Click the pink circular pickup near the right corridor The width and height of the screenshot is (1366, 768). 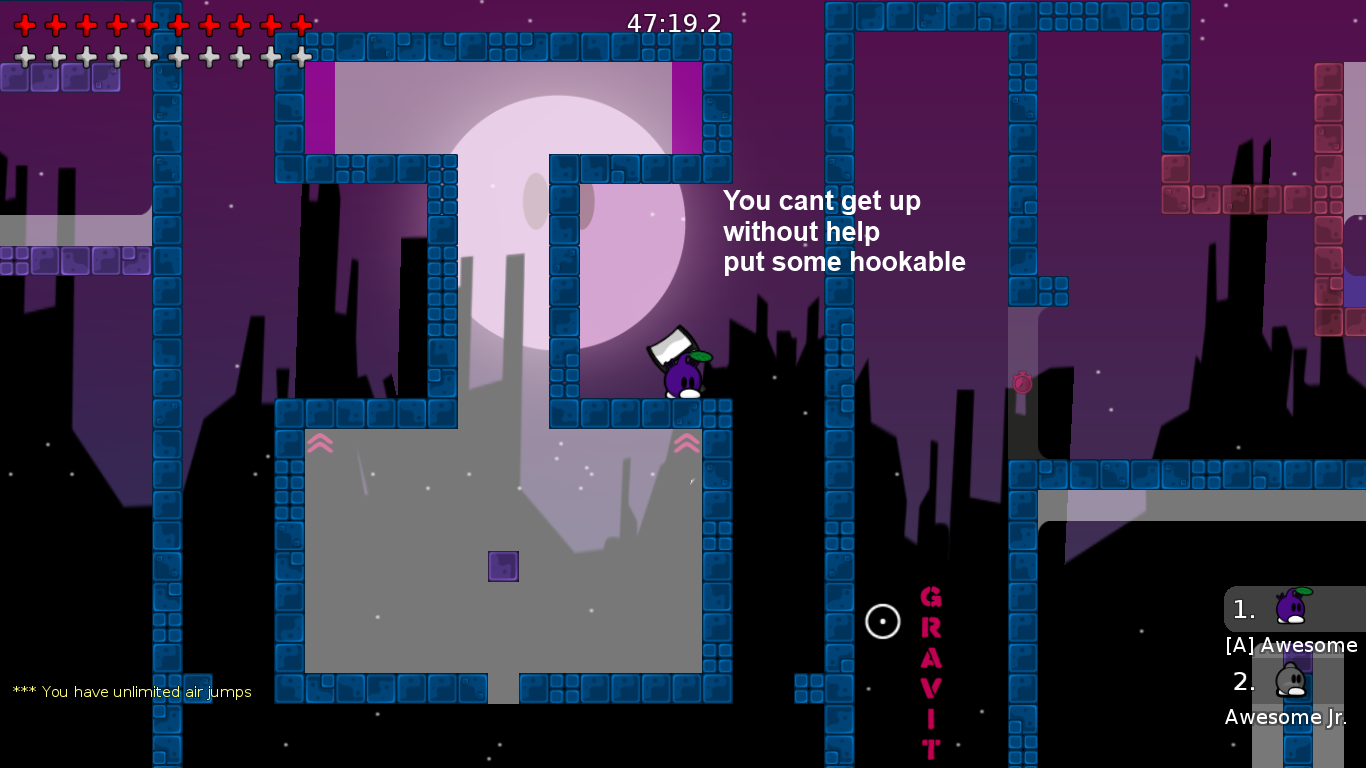coord(1021,384)
